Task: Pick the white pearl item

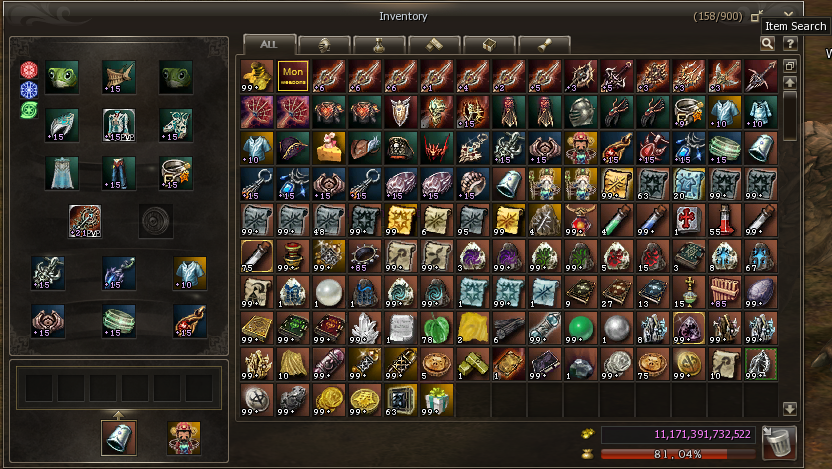Action: point(329,291)
